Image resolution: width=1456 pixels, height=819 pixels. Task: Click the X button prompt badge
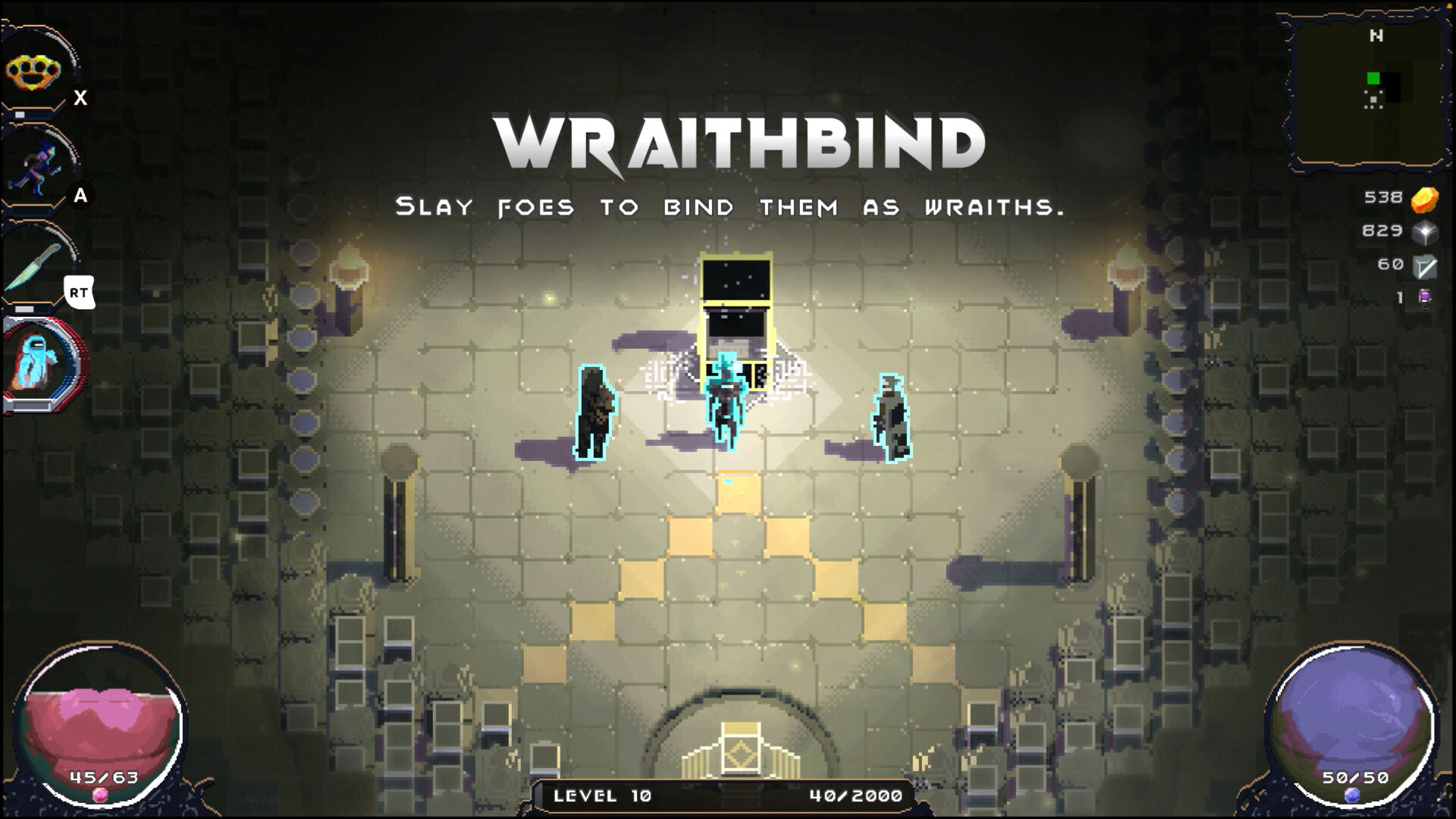click(x=80, y=97)
